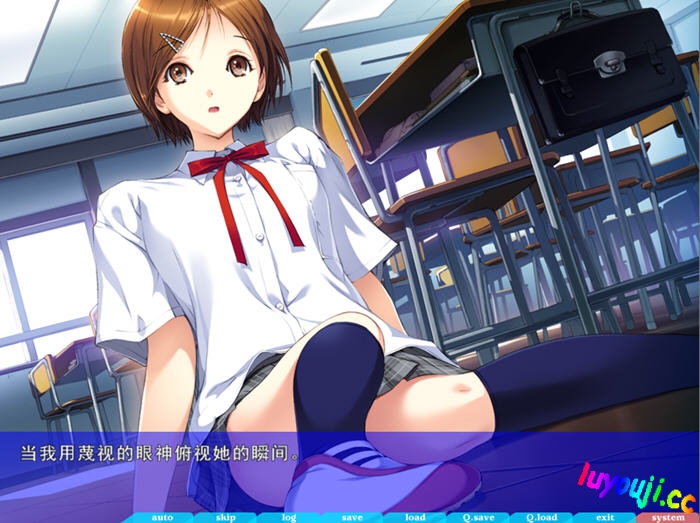Open the dialogue log
Screen dimensions: 700x523
click(288, 517)
